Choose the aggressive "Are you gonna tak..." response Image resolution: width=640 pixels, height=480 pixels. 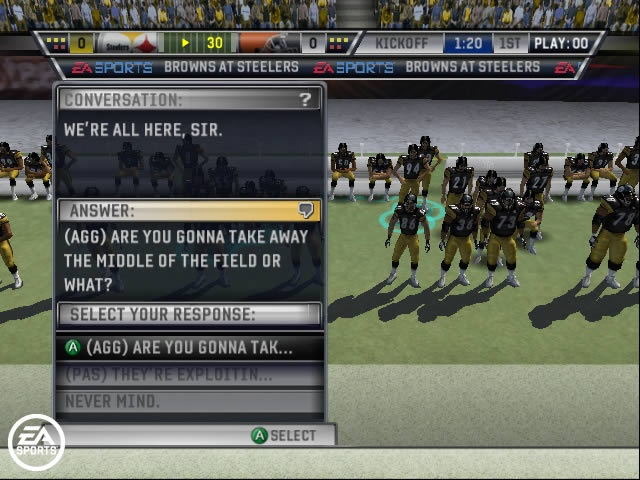pyautogui.click(x=190, y=348)
